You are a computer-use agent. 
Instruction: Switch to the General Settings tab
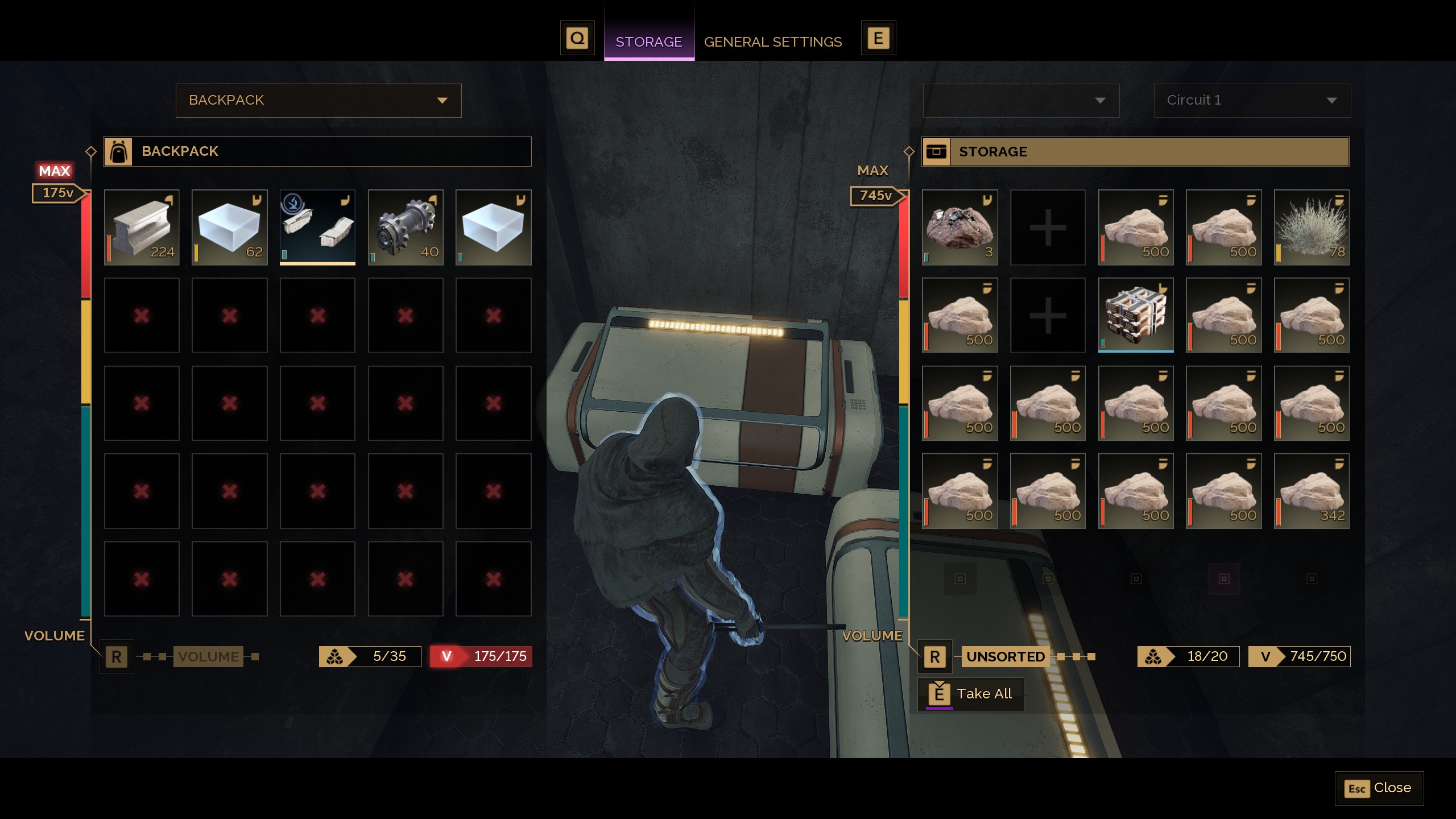pos(772,42)
